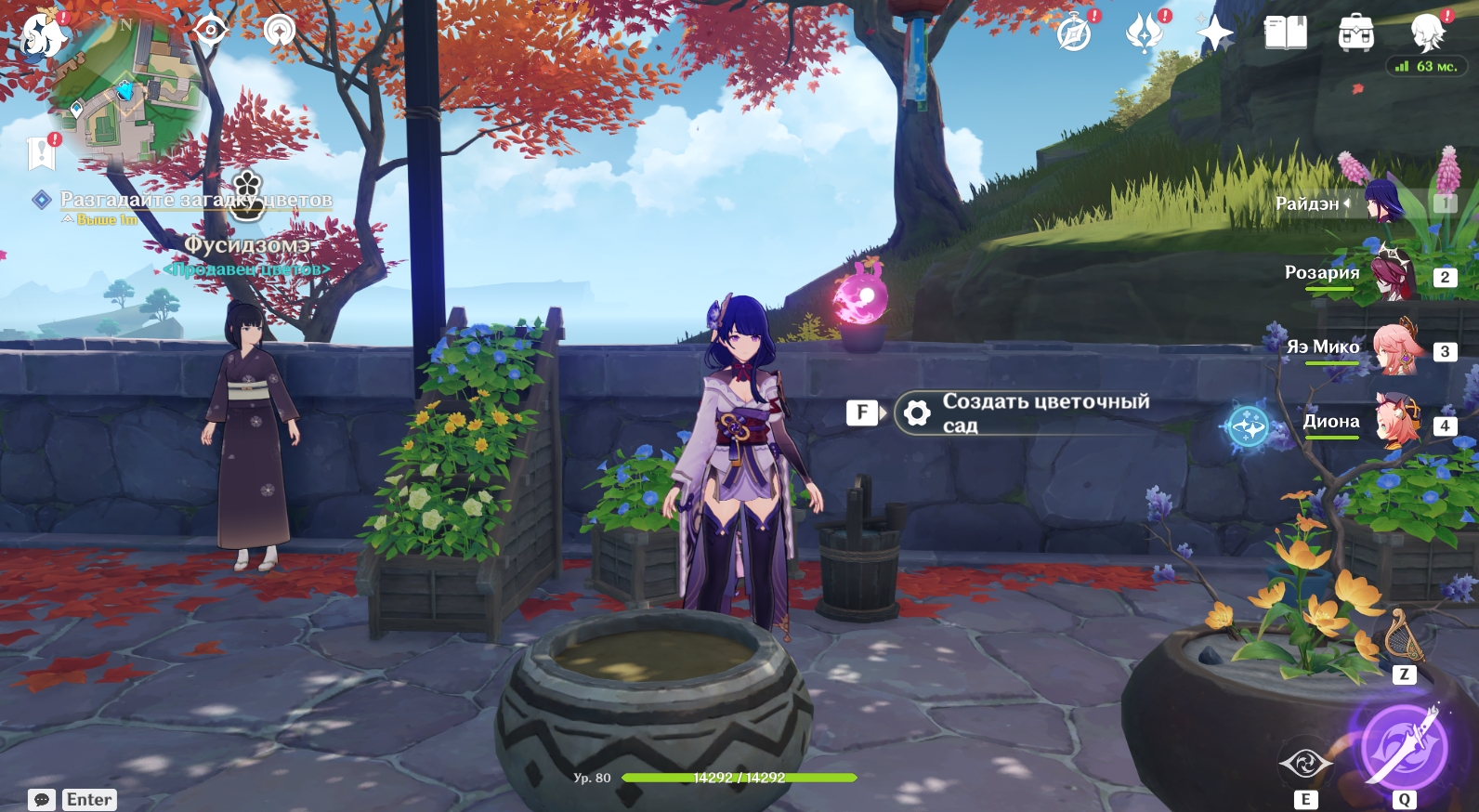The height and width of the screenshot is (812, 1479).
Task: Open the chat speech bubble icon
Action: pyautogui.click(x=42, y=800)
